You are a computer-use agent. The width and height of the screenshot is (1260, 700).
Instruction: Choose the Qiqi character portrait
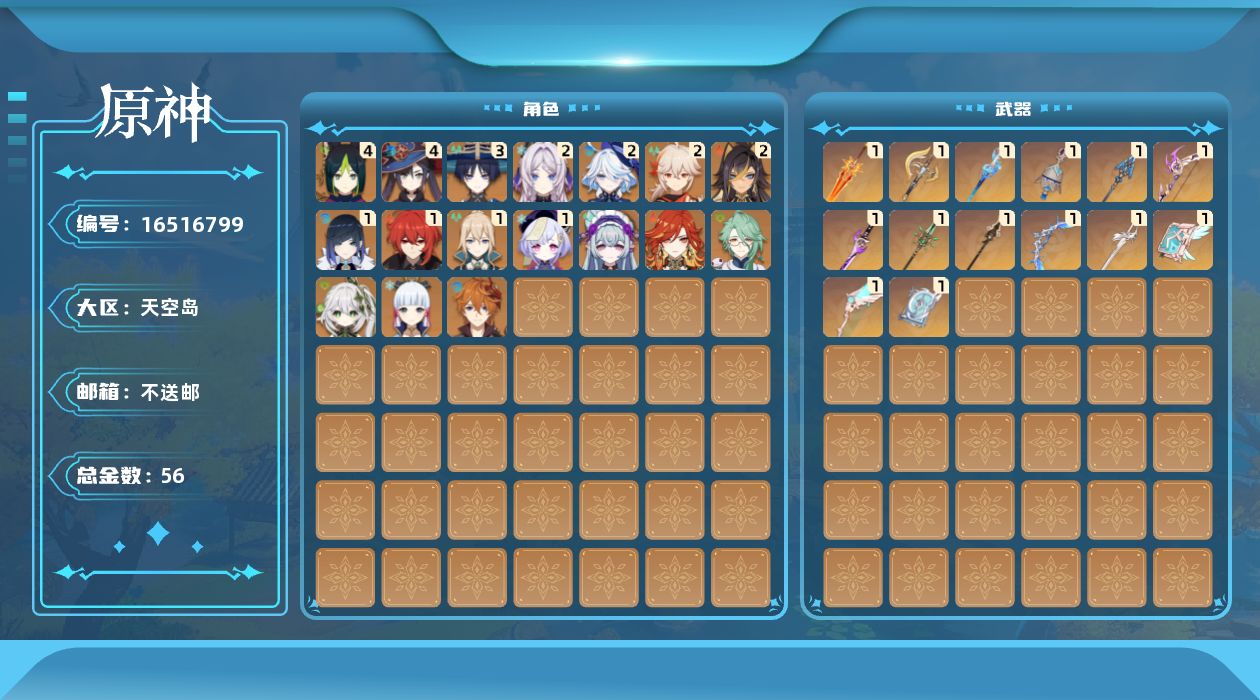tap(544, 240)
